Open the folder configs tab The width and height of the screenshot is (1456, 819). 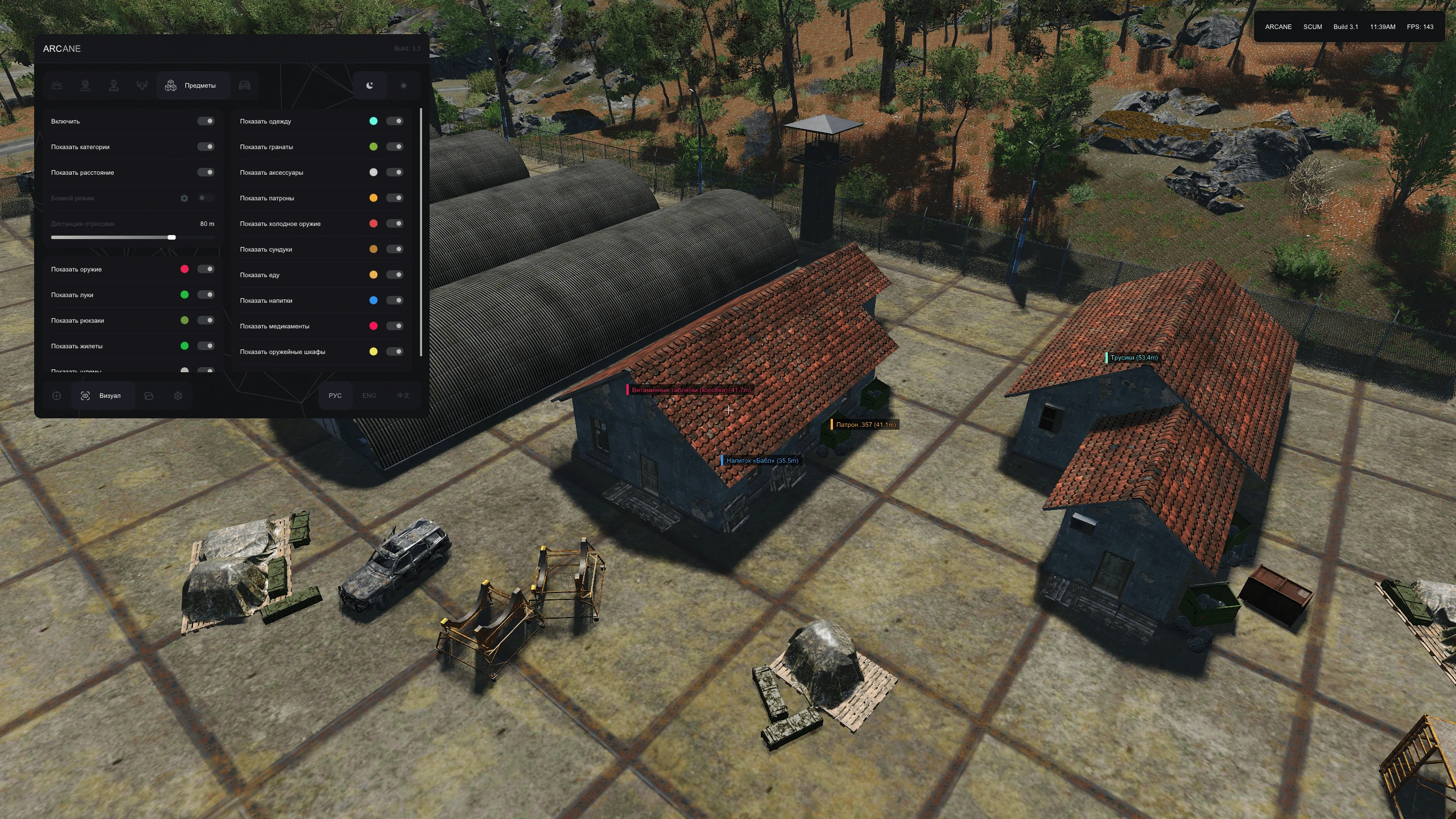(149, 396)
